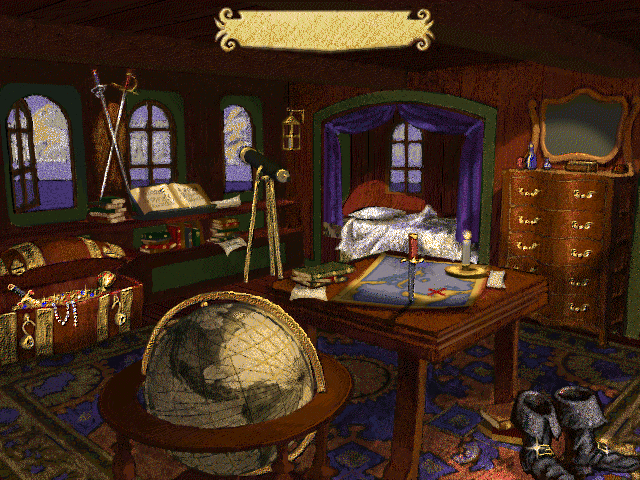The image size is (640, 480).
Task: Select the world globe on its stand
Action: pyautogui.click(x=230, y=375)
